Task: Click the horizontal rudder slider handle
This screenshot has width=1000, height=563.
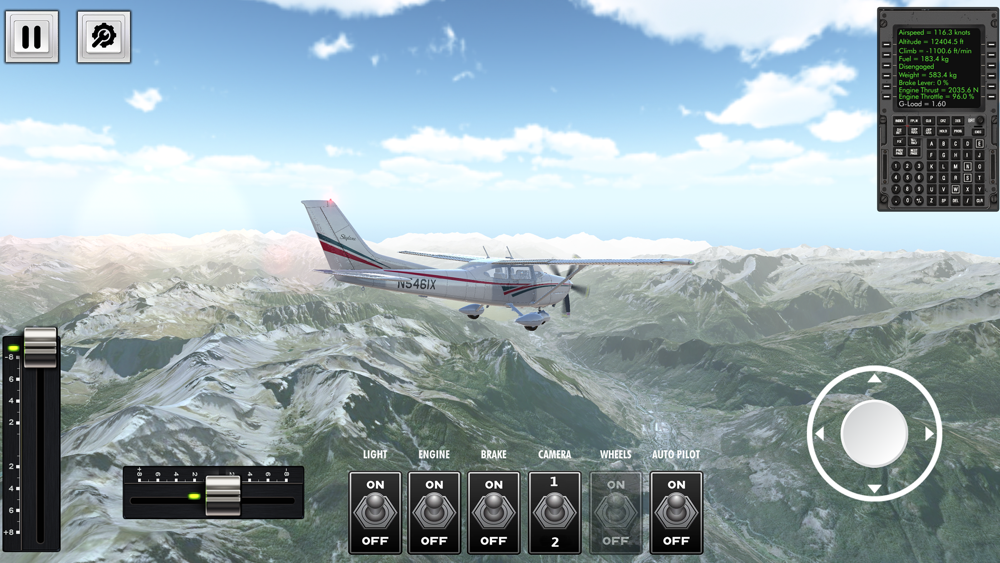Action: click(223, 495)
